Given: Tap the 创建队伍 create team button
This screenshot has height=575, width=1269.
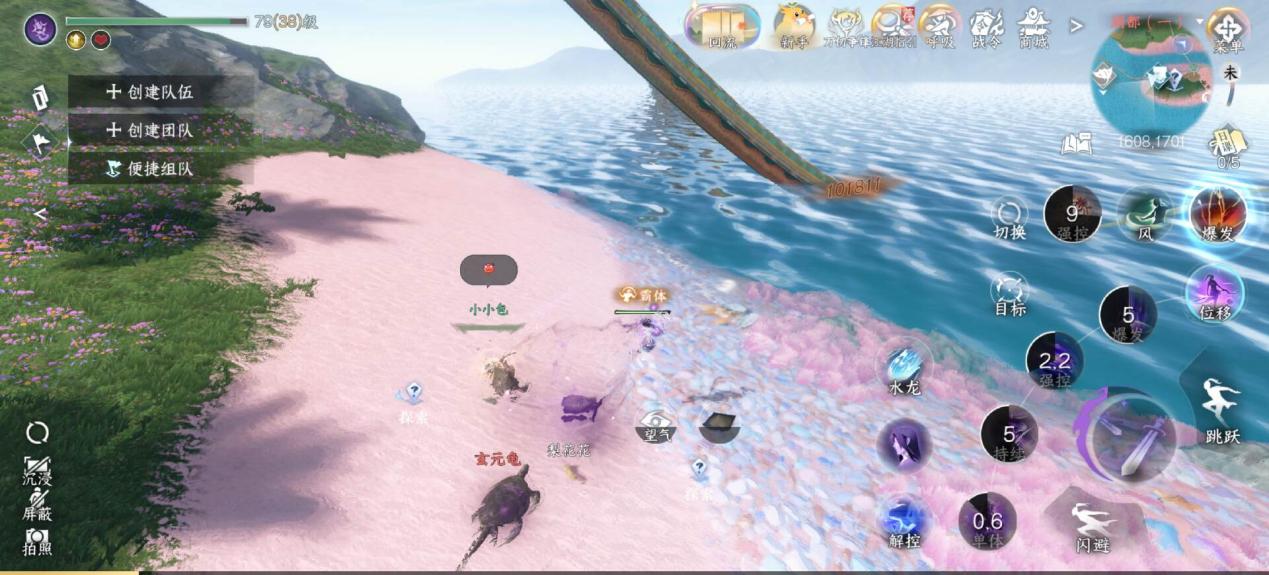Looking at the screenshot, I should point(150,92).
